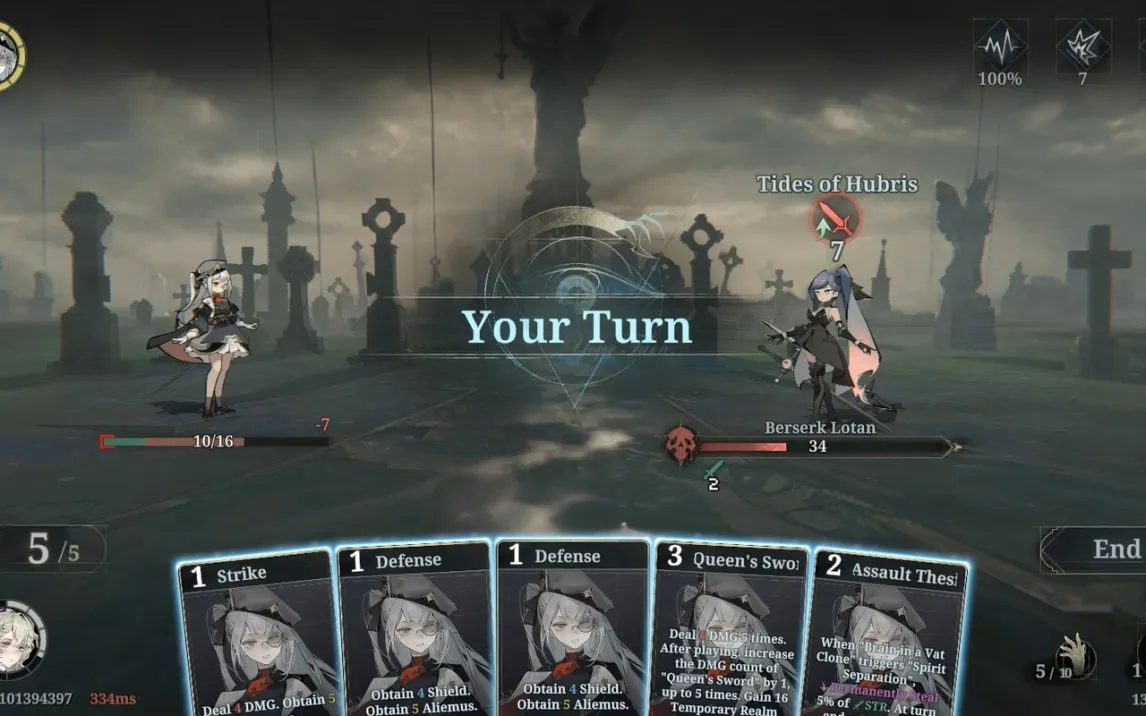Open the waveform icon showing 100%
This screenshot has width=1146, height=716.
click(x=1000, y=47)
